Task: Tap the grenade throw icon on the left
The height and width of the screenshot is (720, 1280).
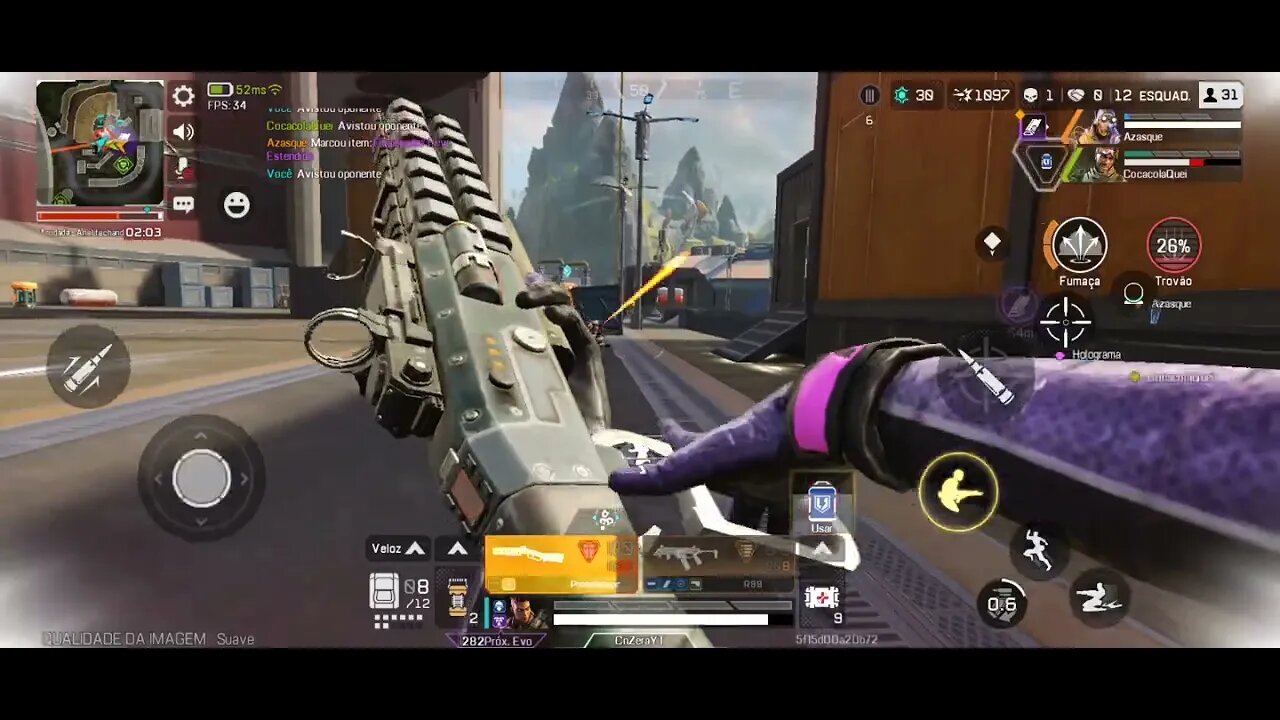Action: tap(88, 367)
